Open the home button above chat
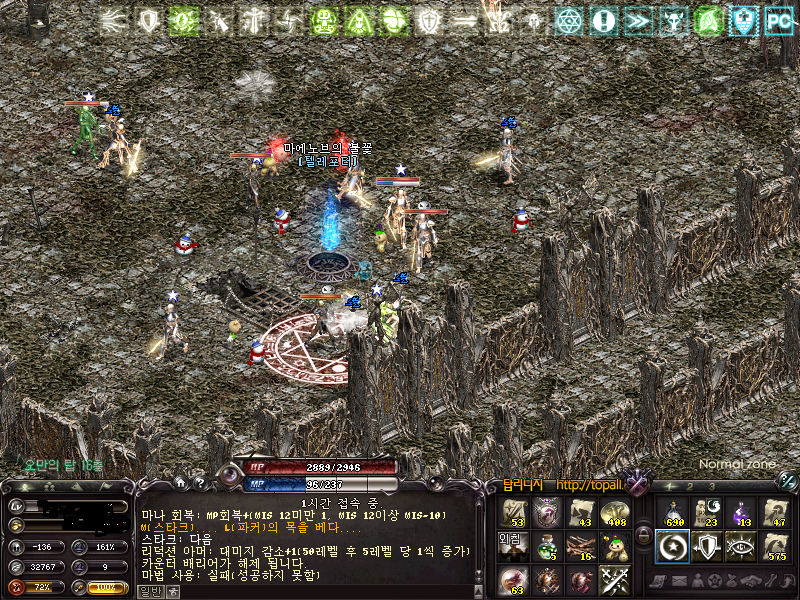This screenshot has width=800, height=600. click(180, 483)
